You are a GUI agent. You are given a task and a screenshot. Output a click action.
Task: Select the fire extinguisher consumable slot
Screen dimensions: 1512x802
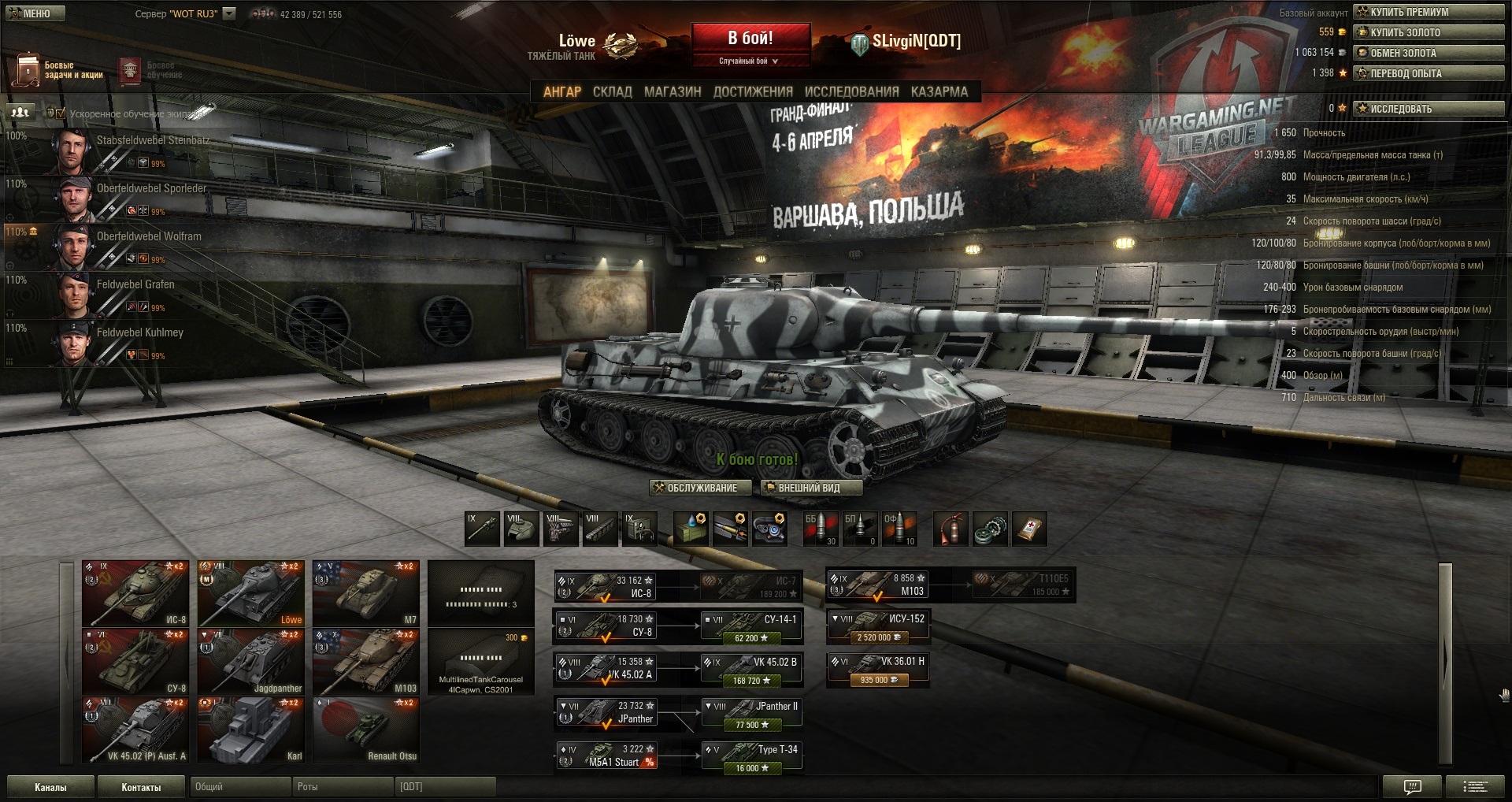(x=951, y=529)
